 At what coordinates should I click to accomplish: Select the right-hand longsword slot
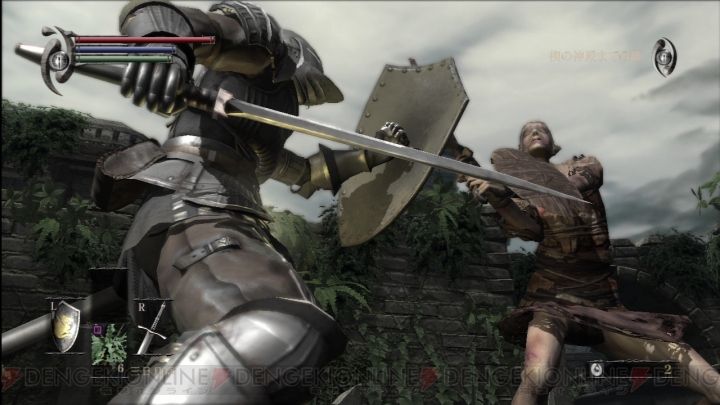pyautogui.click(x=151, y=328)
